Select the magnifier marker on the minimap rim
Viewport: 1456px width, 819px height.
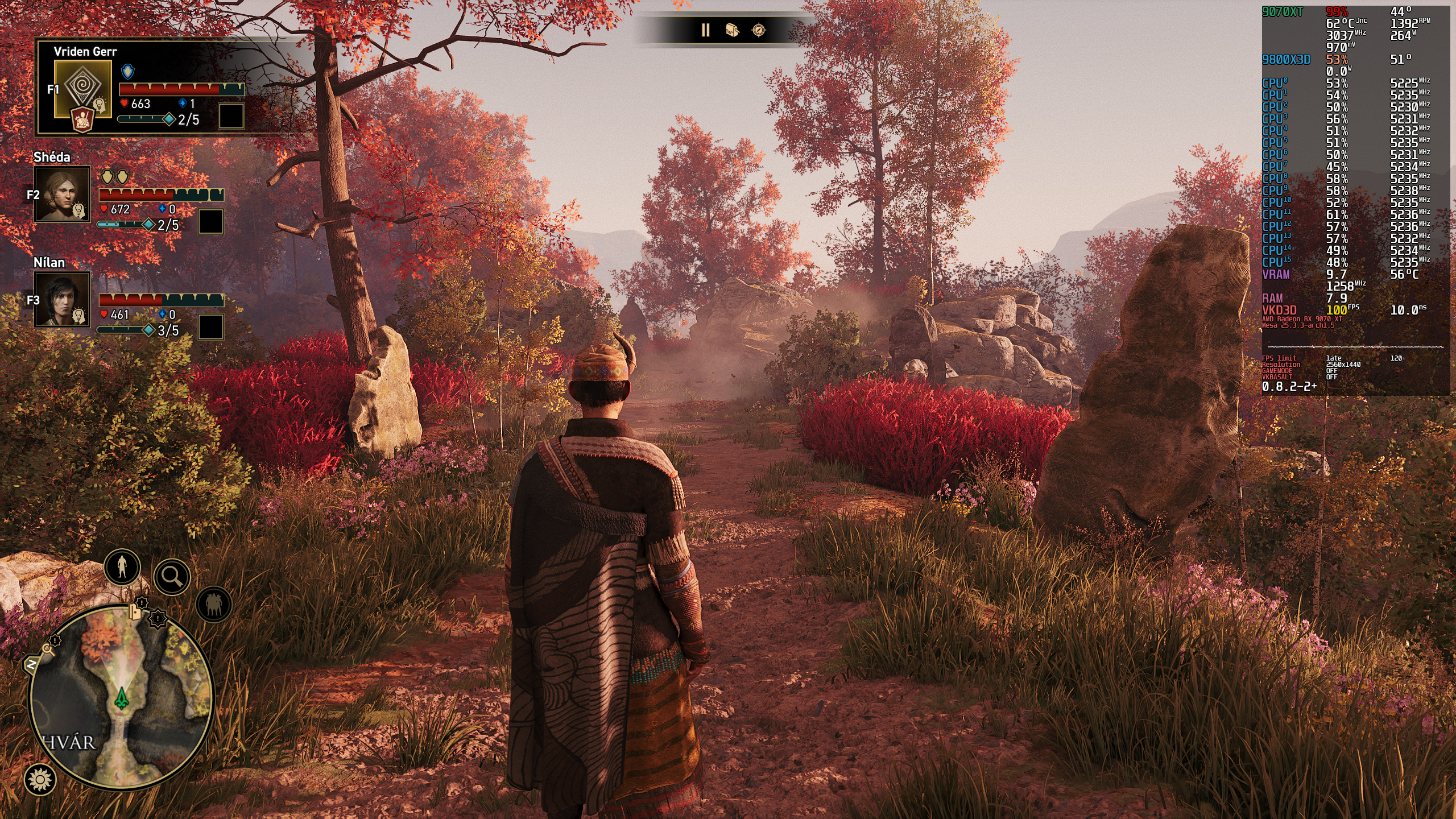[48, 649]
